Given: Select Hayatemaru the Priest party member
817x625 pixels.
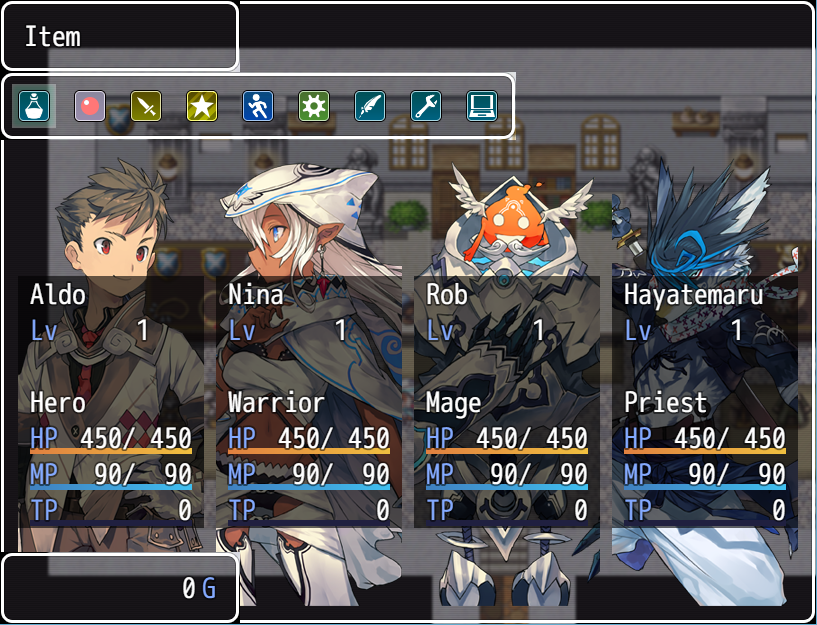Looking at the screenshot, I should (705, 400).
